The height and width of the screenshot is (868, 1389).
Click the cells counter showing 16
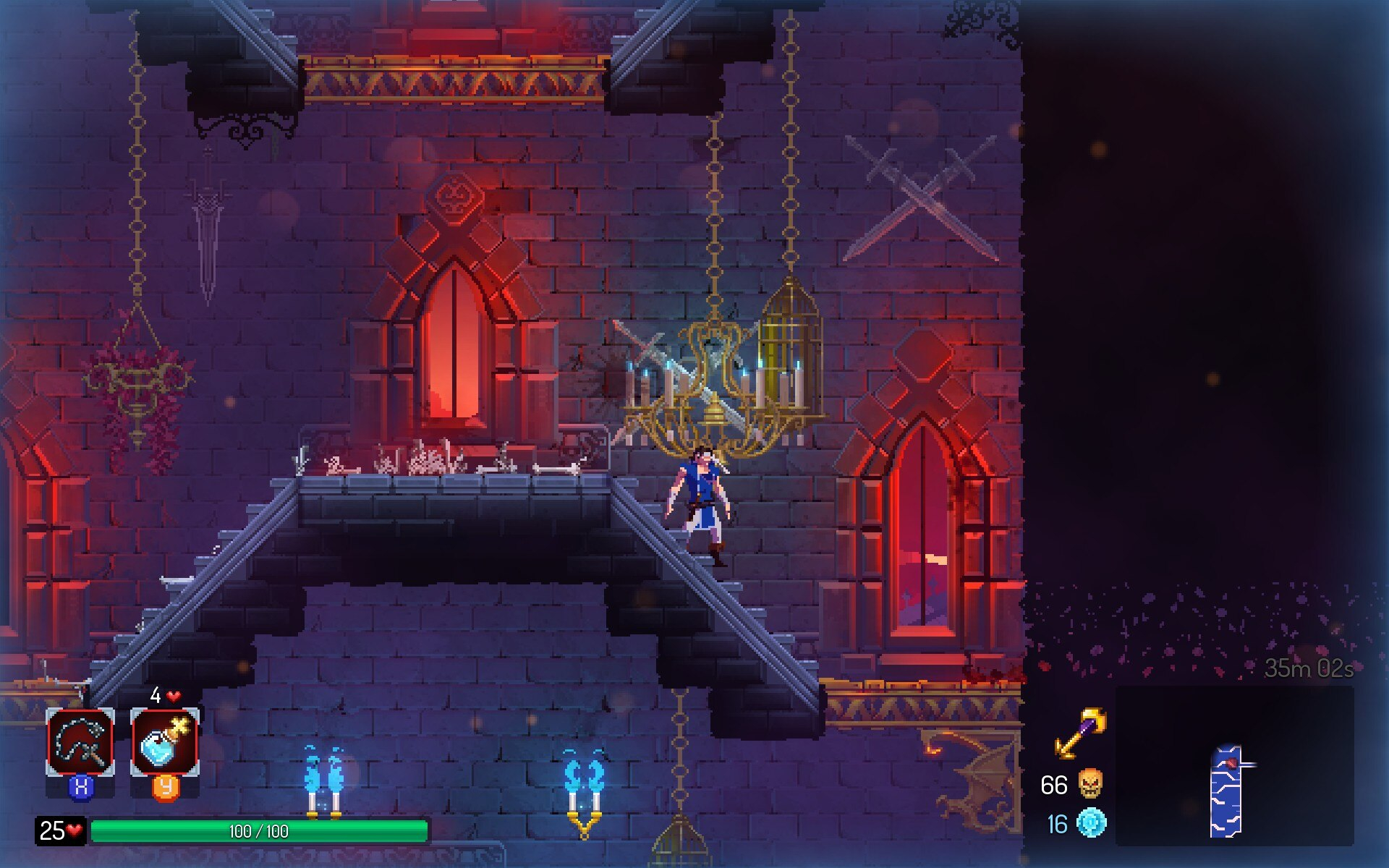coord(1055,822)
